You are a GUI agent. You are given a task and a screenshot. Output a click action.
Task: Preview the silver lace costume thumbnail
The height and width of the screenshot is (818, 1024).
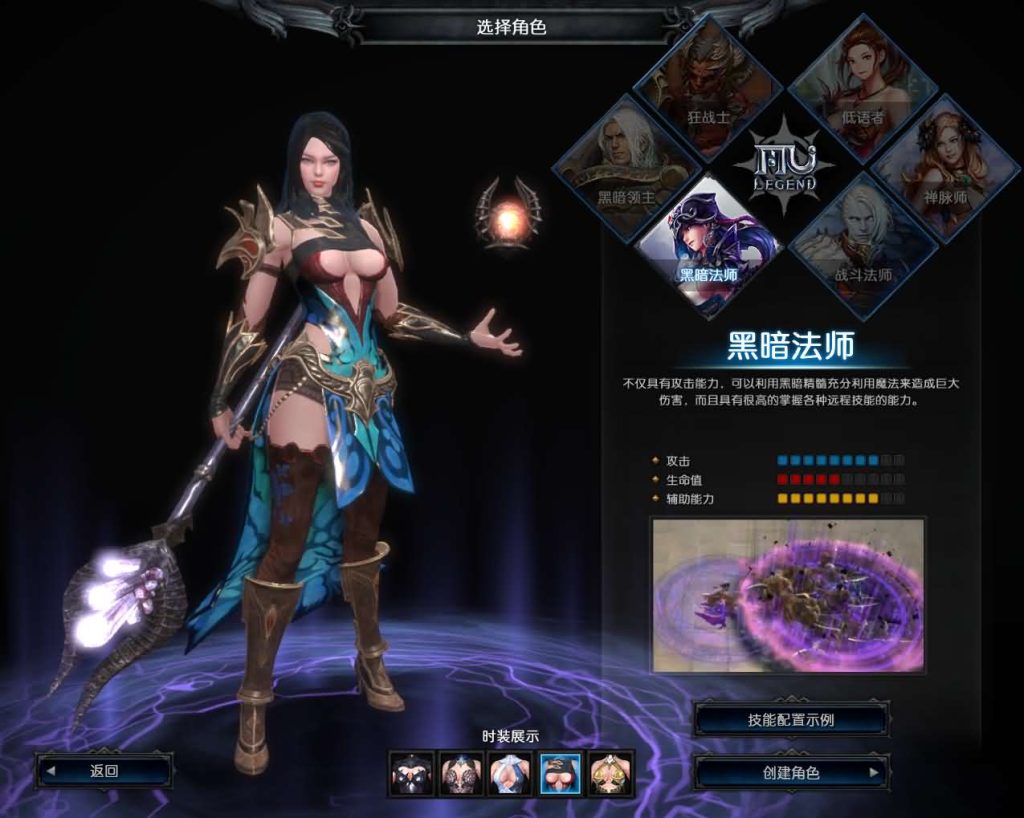(461, 774)
